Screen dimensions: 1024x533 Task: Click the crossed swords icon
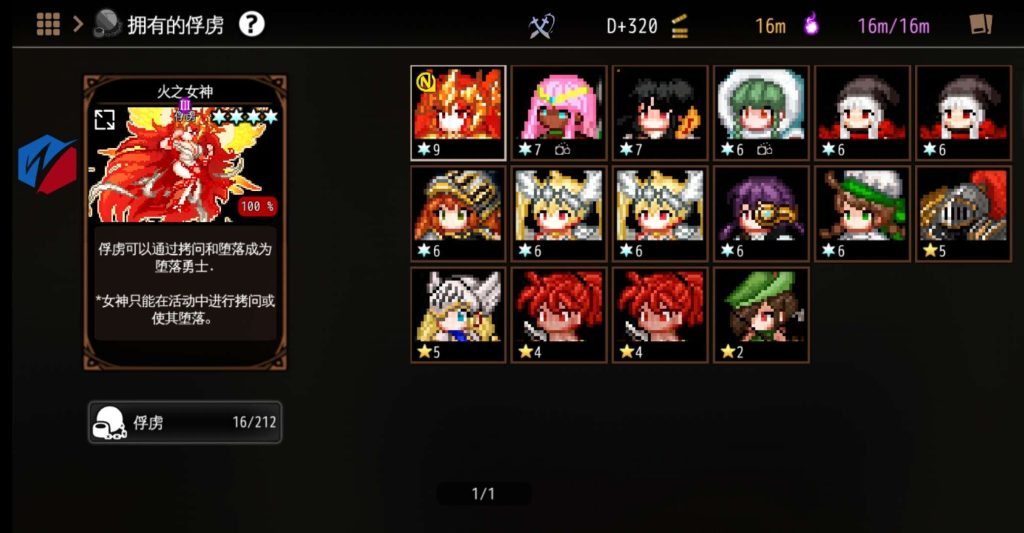(541, 26)
